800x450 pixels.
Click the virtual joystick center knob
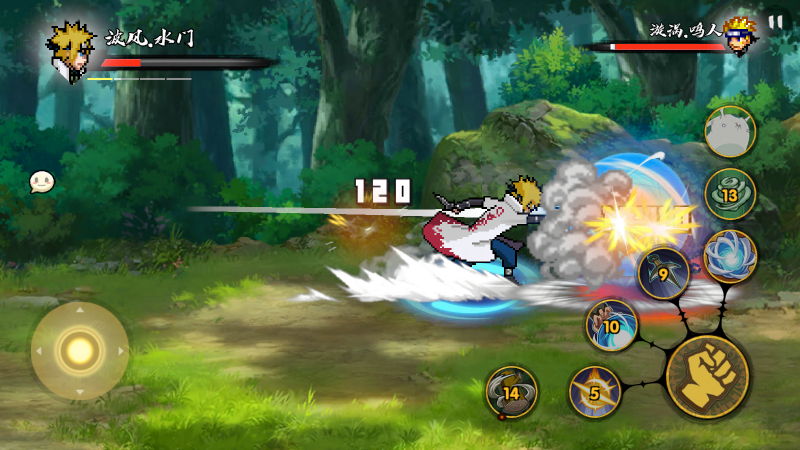point(79,350)
